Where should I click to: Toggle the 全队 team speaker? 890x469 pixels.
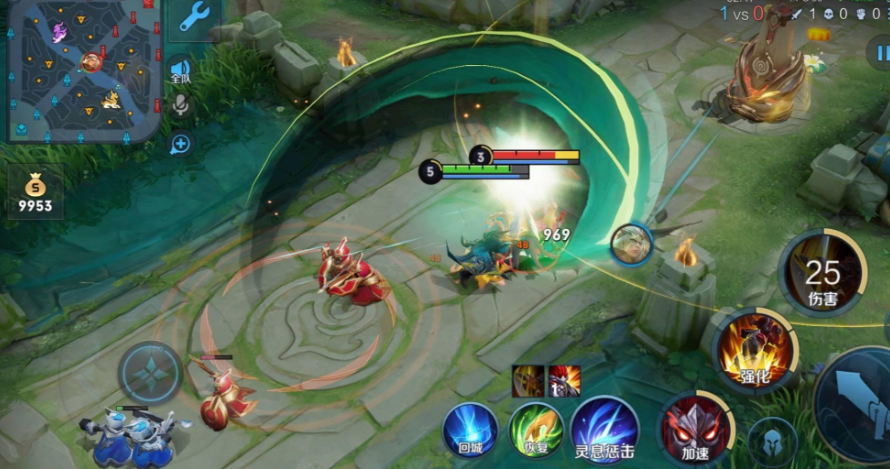(x=180, y=69)
